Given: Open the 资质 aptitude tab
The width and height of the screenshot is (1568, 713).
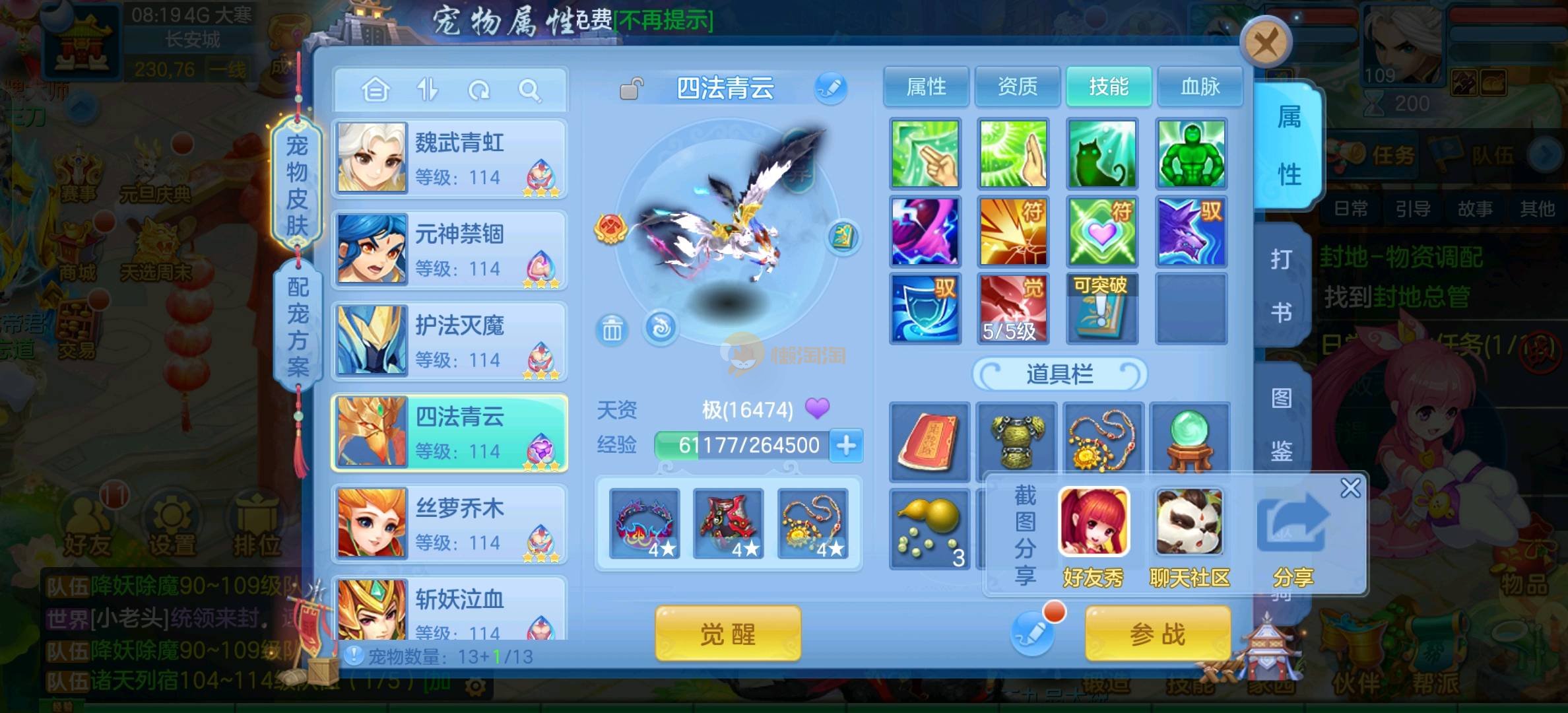Looking at the screenshot, I should point(1017,86).
